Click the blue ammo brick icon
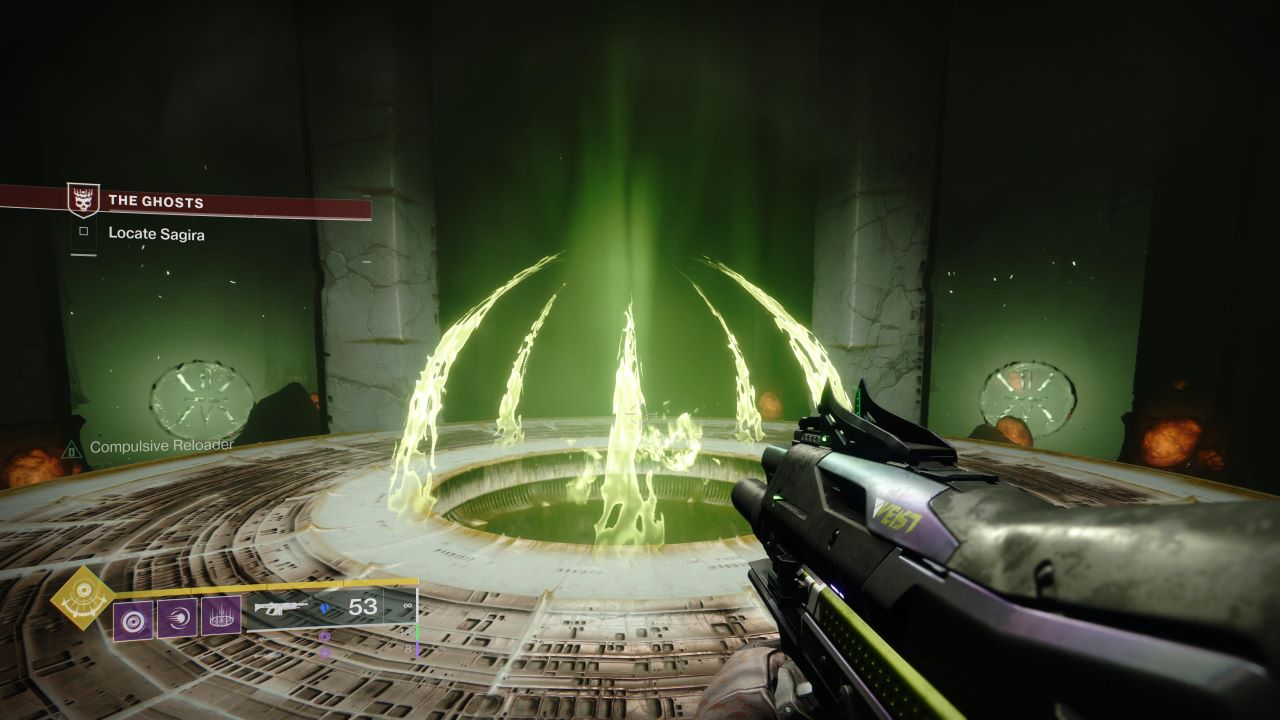The image size is (1280, 720). click(x=323, y=608)
